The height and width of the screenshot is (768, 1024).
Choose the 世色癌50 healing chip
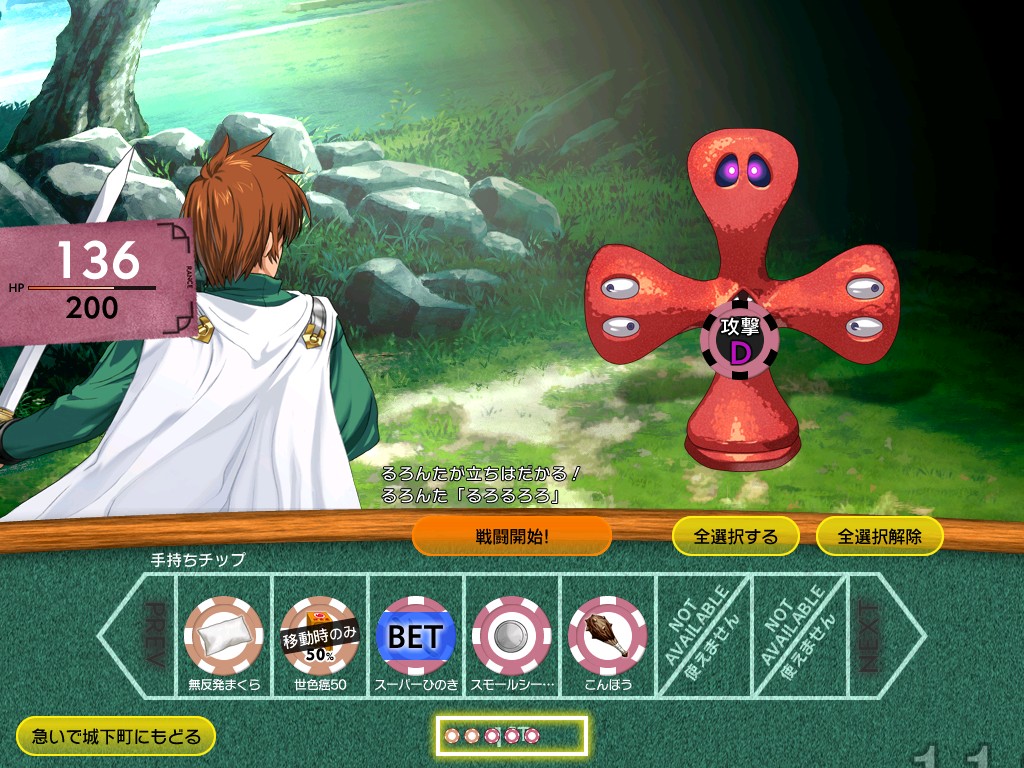click(x=320, y=635)
